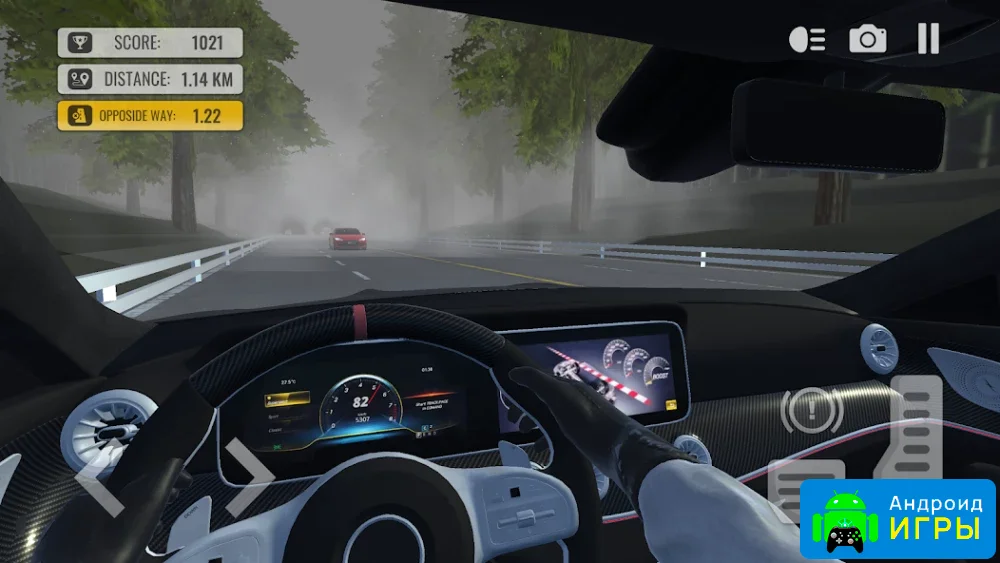Image resolution: width=1000 pixels, height=563 pixels.
Task: Pause the game
Action: (928, 39)
